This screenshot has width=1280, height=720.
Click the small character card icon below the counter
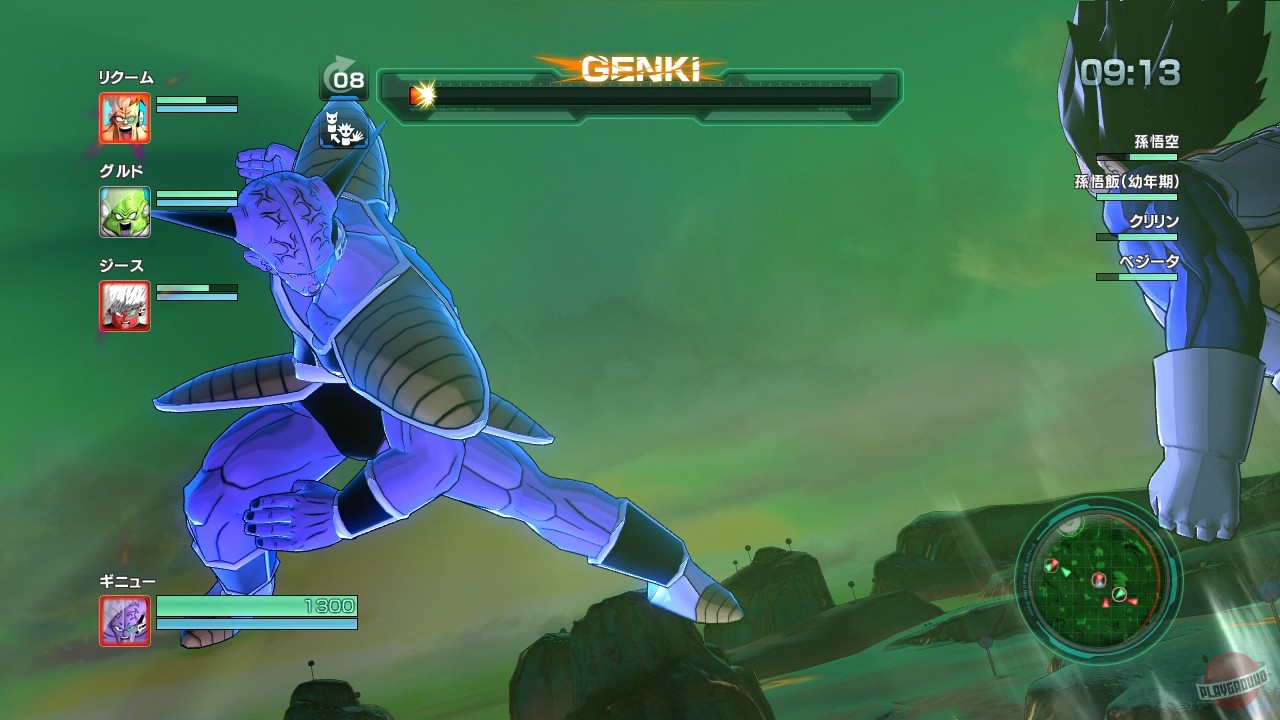click(x=345, y=131)
